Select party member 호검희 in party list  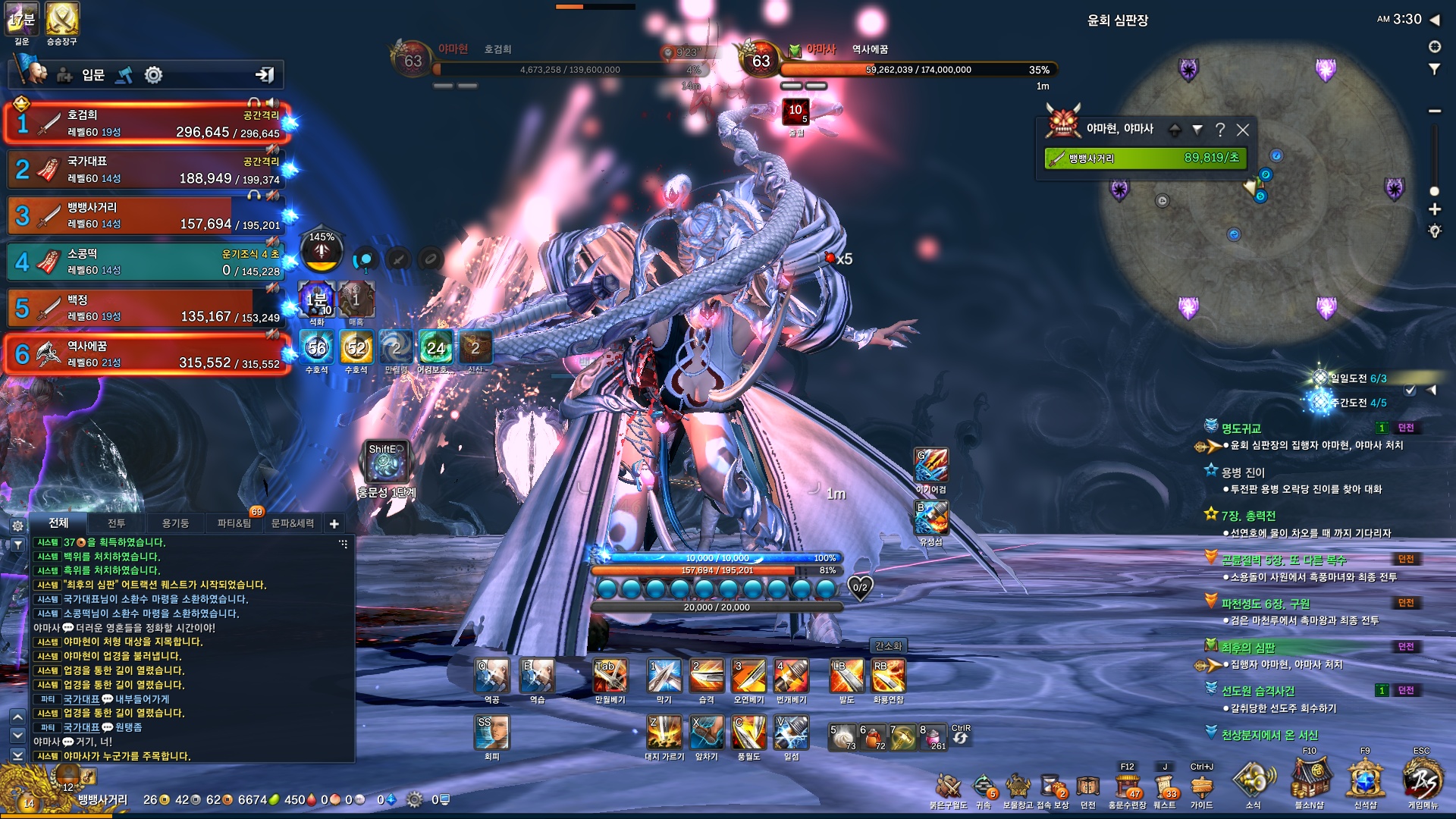(144, 124)
